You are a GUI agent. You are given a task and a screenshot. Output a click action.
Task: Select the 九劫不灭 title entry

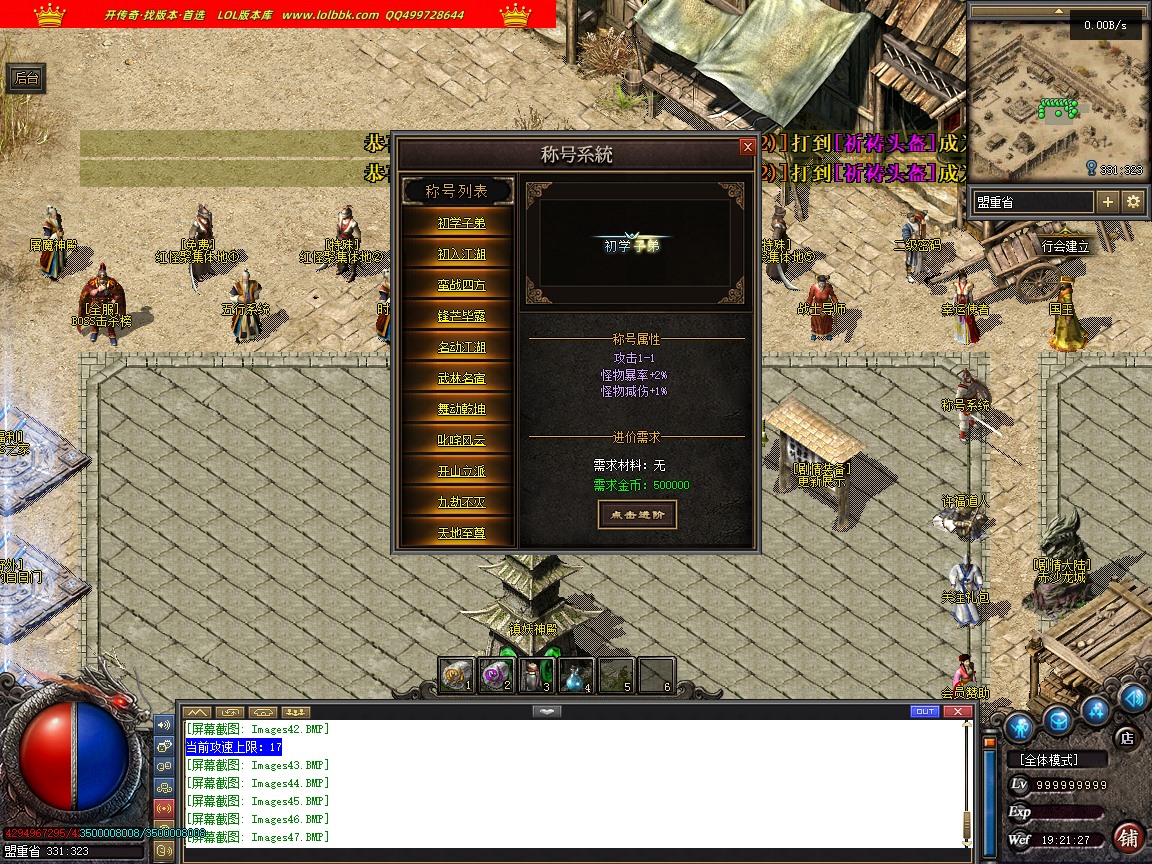[x=461, y=502]
